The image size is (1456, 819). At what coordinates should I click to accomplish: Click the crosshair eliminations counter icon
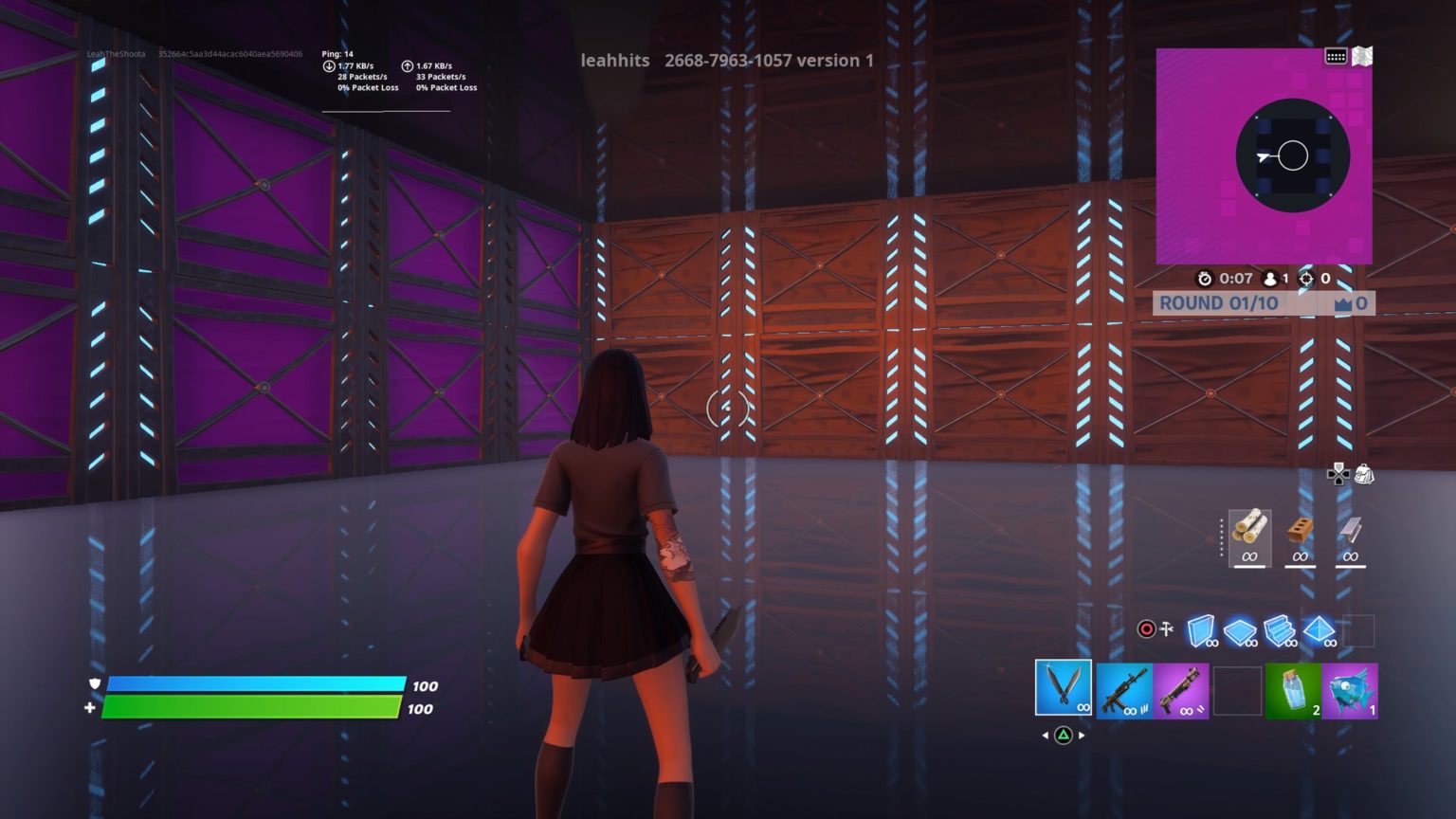pos(1307,279)
